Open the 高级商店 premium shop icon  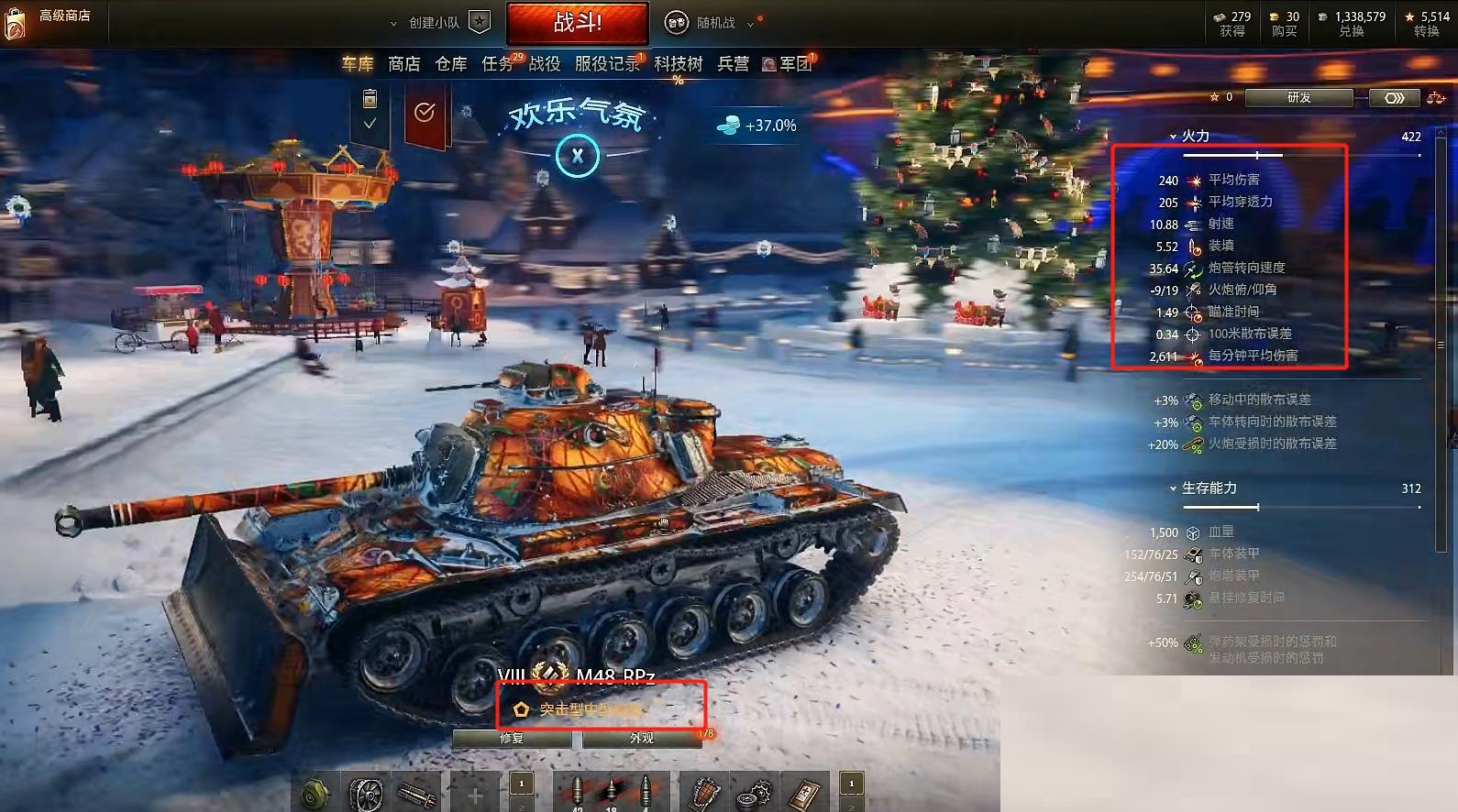tap(17, 20)
